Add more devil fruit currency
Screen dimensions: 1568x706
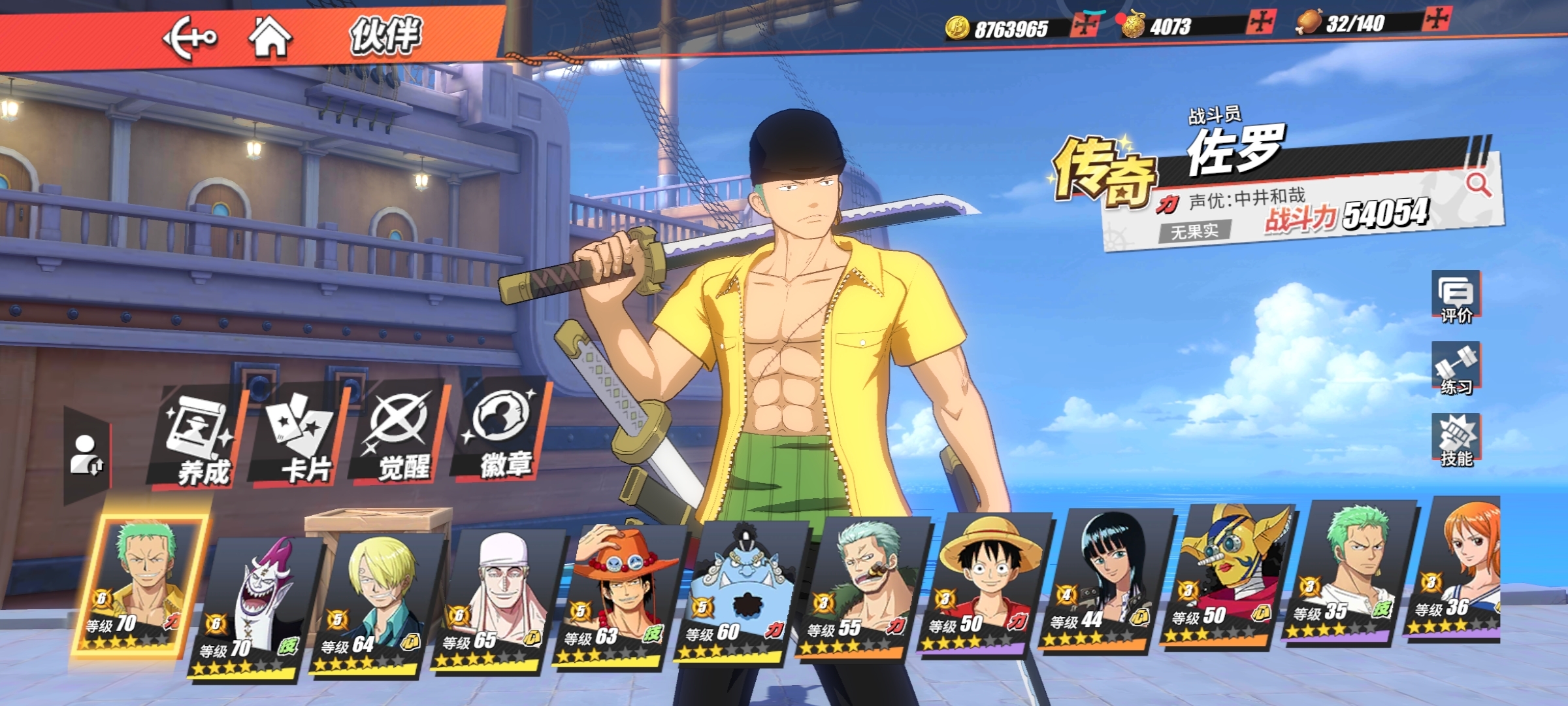click(1260, 22)
